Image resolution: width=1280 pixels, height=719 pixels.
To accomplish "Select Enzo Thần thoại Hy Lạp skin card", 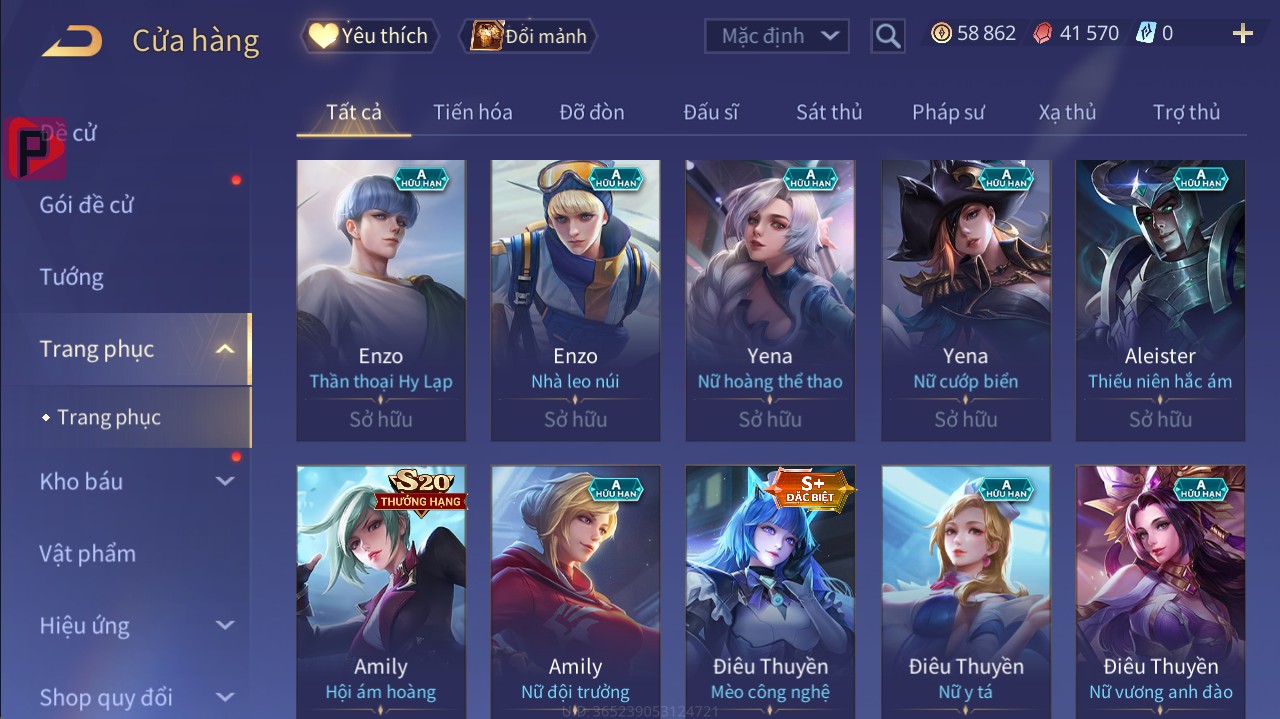I will (x=381, y=300).
